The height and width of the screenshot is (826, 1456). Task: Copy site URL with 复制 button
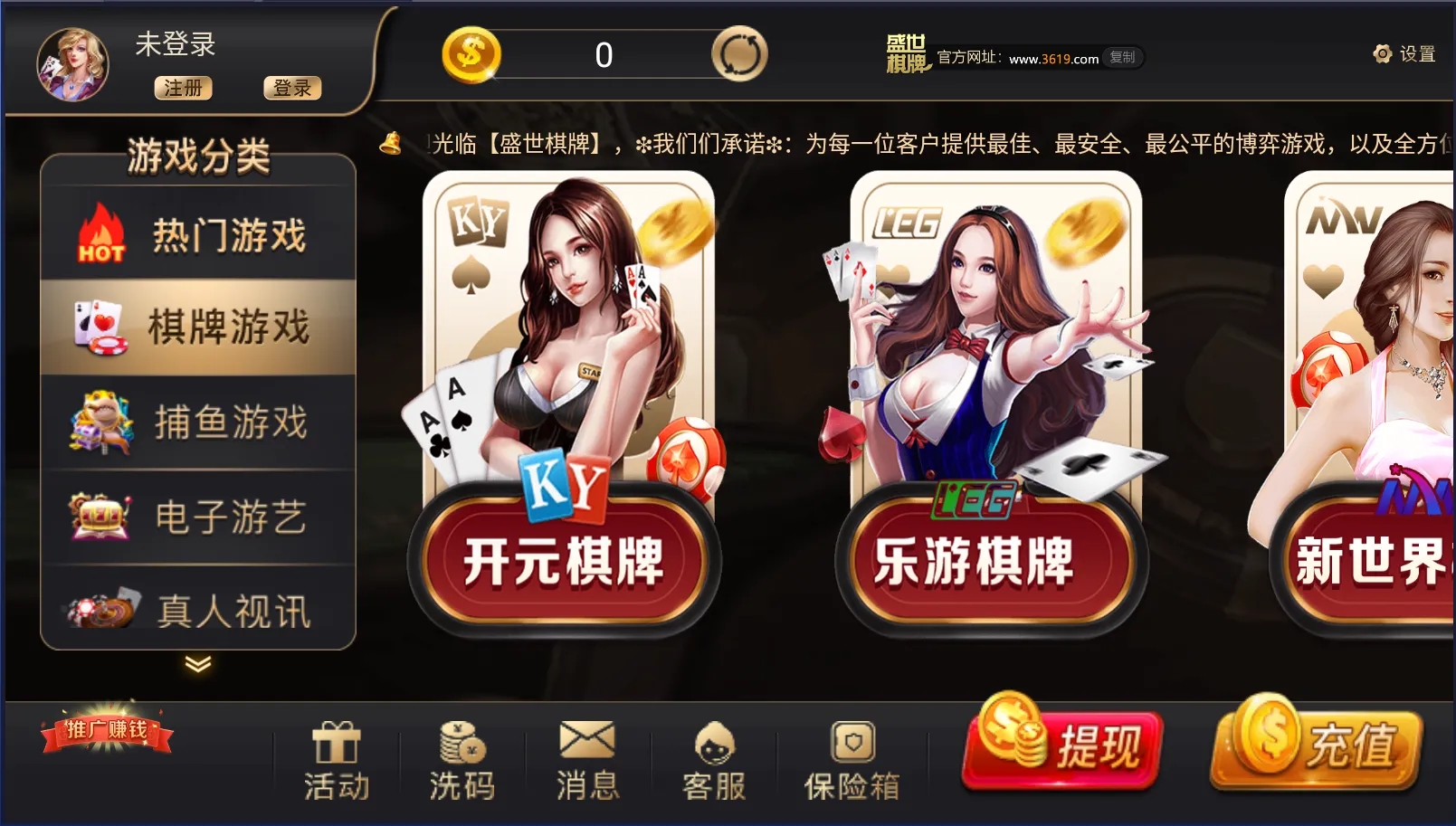coord(1125,57)
